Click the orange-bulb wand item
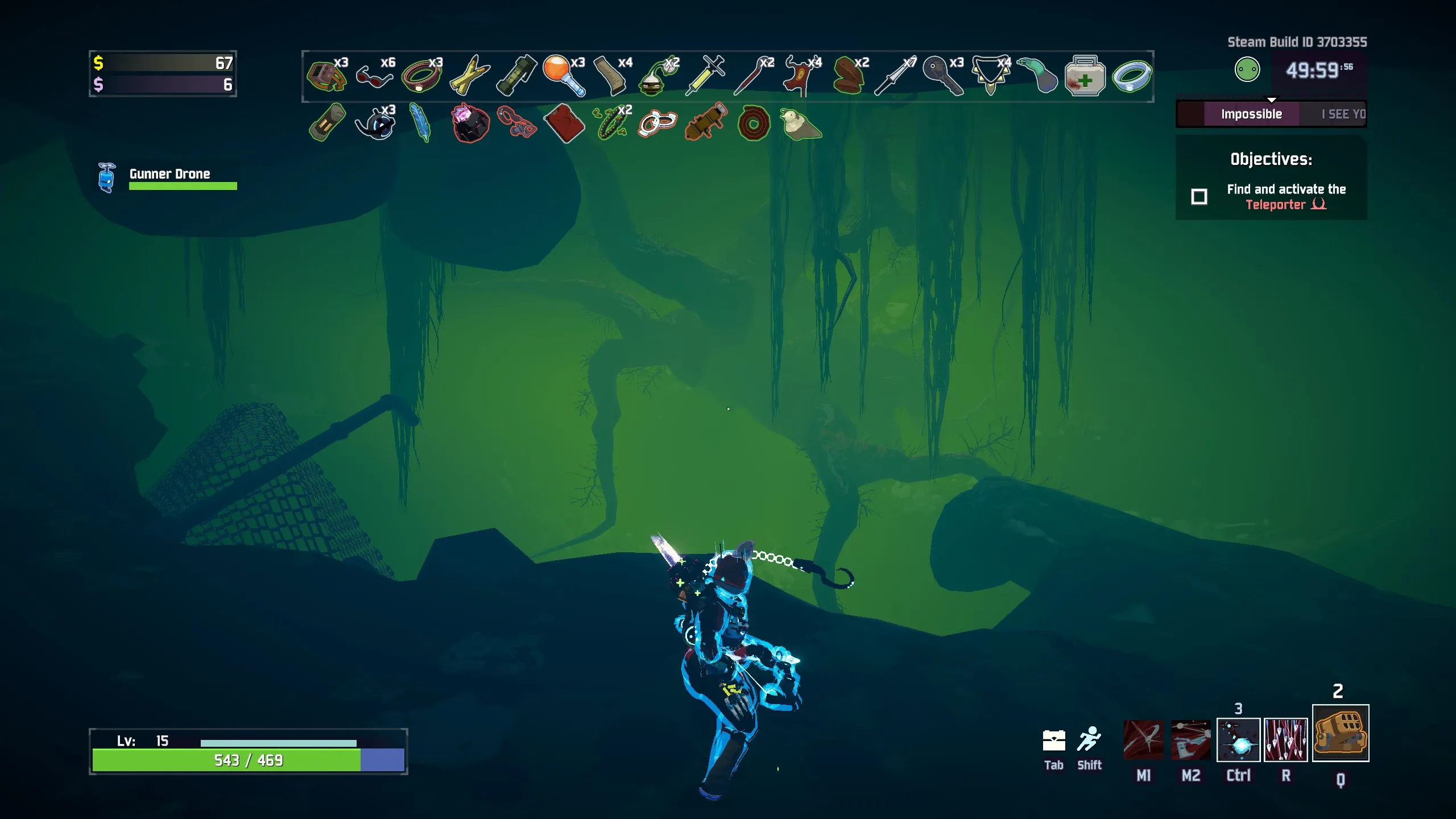1456x819 pixels. click(564, 75)
